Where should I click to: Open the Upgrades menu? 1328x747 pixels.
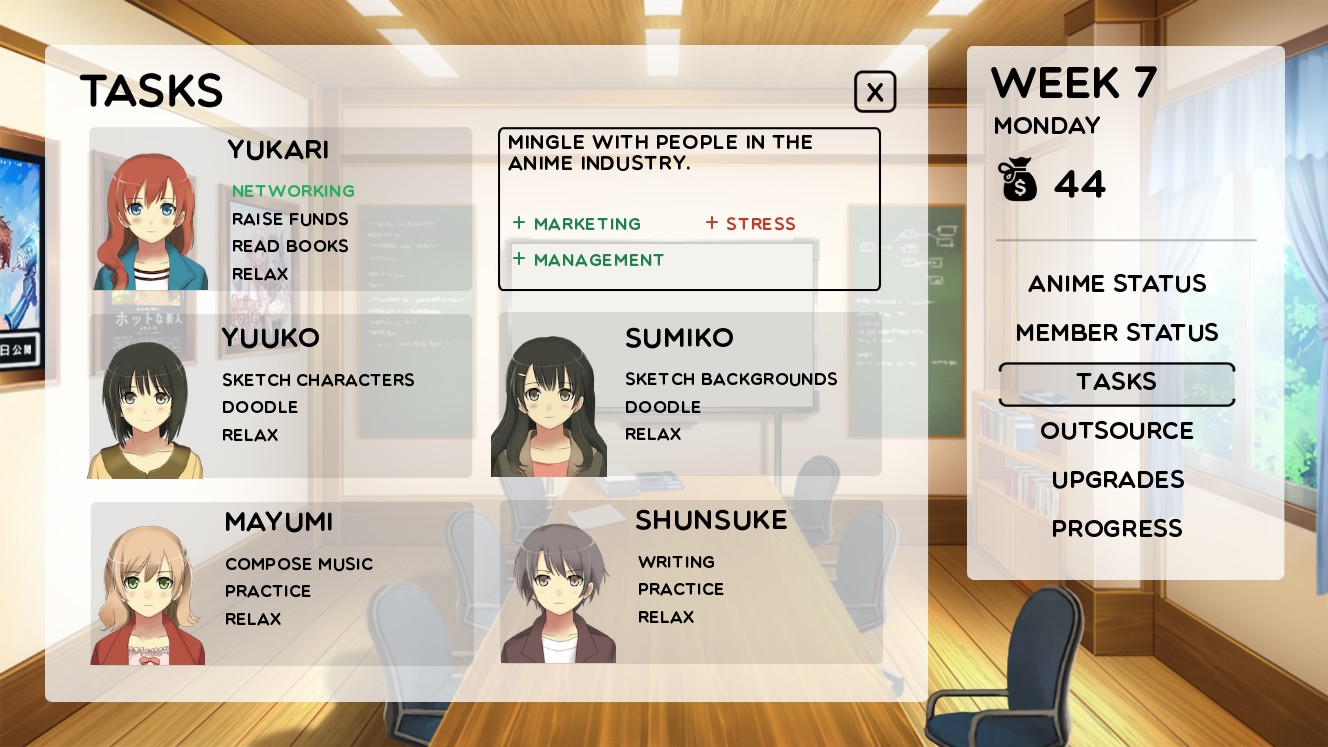[x=1117, y=479]
